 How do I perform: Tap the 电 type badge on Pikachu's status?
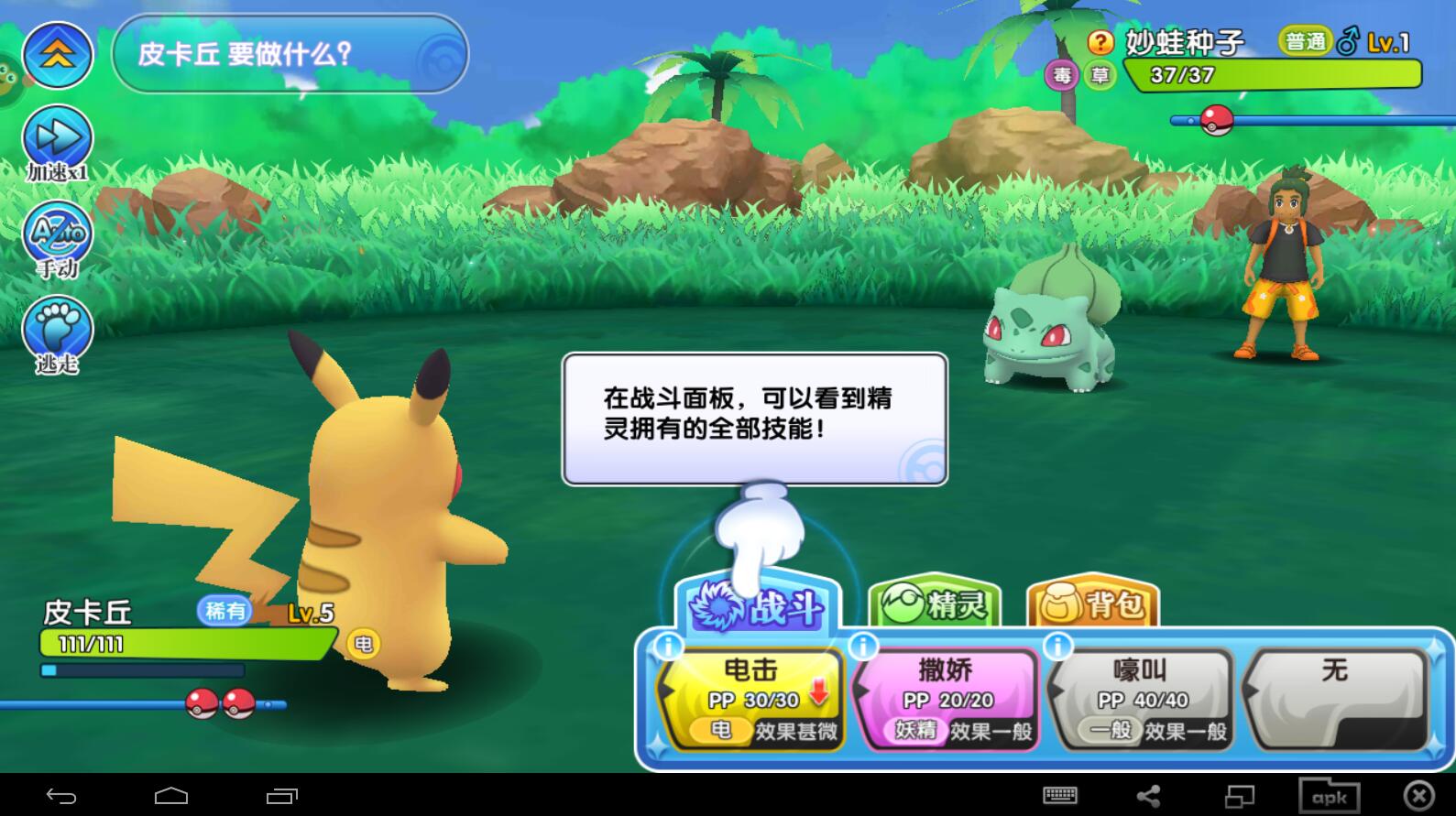click(365, 644)
